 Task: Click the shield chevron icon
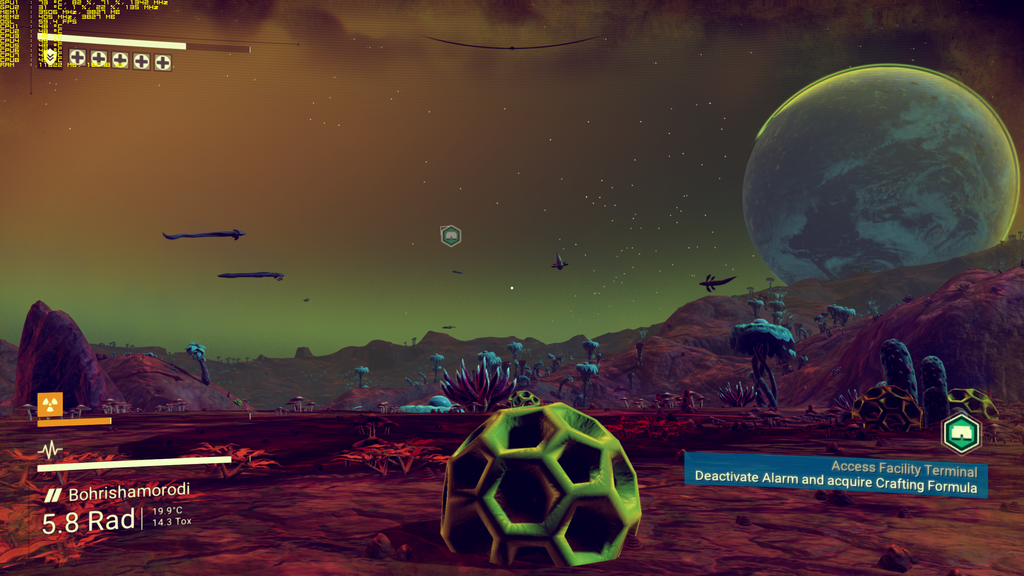coord(50,58)
